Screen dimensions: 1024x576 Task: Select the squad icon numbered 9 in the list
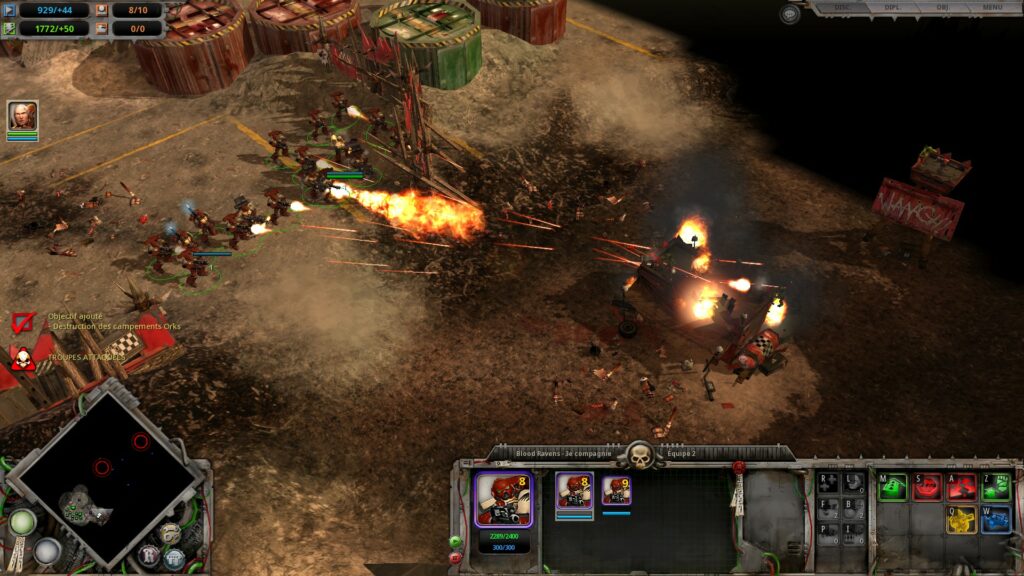617,491
